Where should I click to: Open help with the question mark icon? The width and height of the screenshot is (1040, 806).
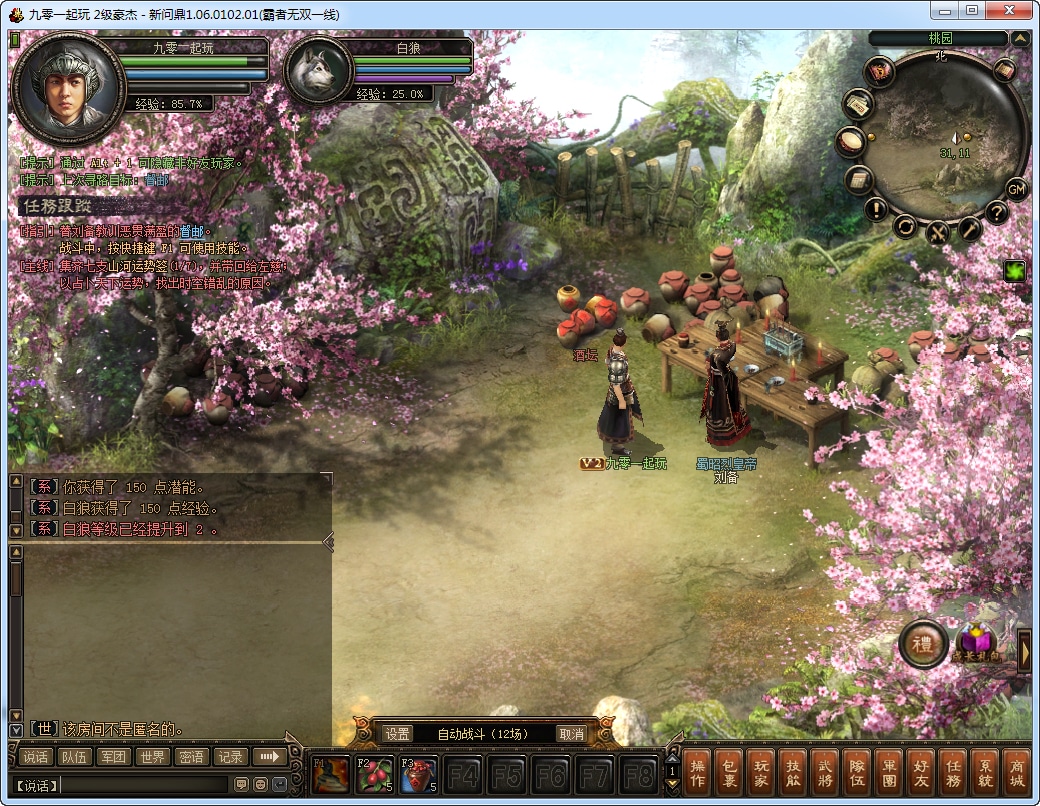tap(996, 212)
